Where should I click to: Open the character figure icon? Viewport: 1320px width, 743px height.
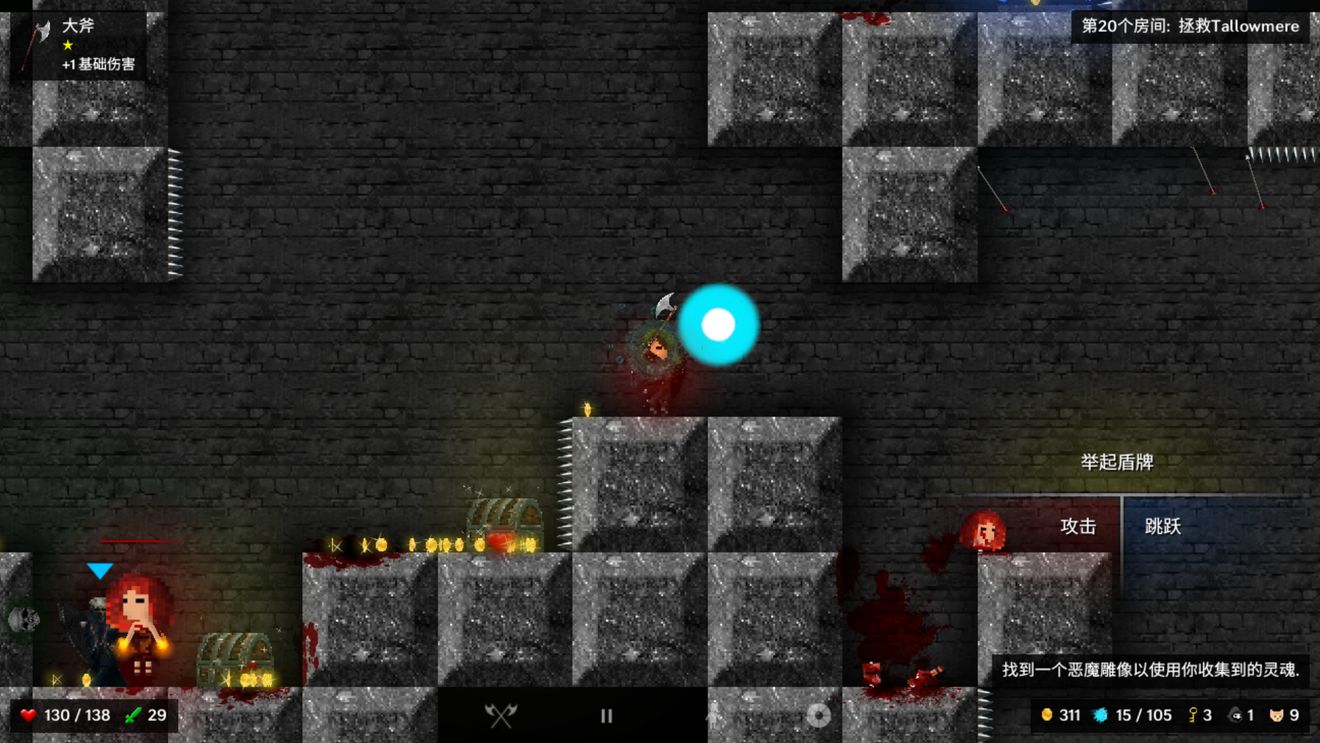click(x=712, y=715)
